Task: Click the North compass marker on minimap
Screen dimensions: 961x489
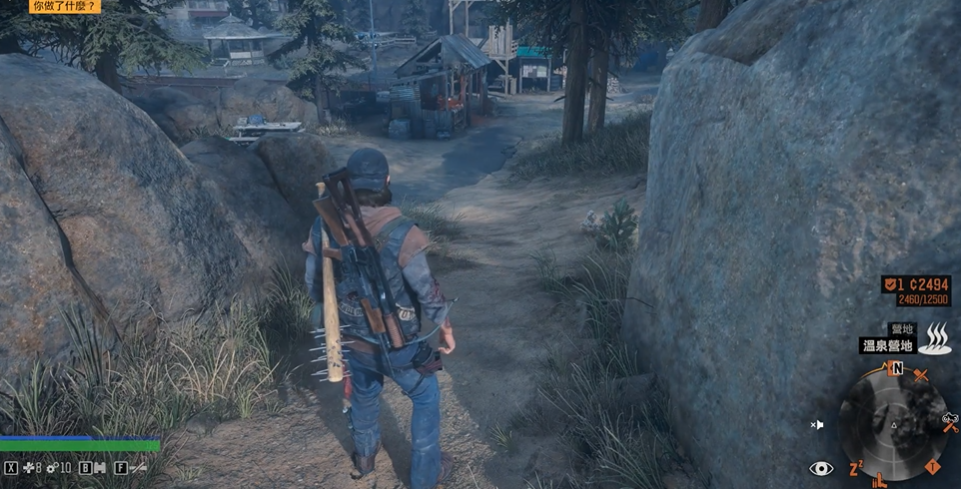Action: pyautogui.click(x=897, y=368)
